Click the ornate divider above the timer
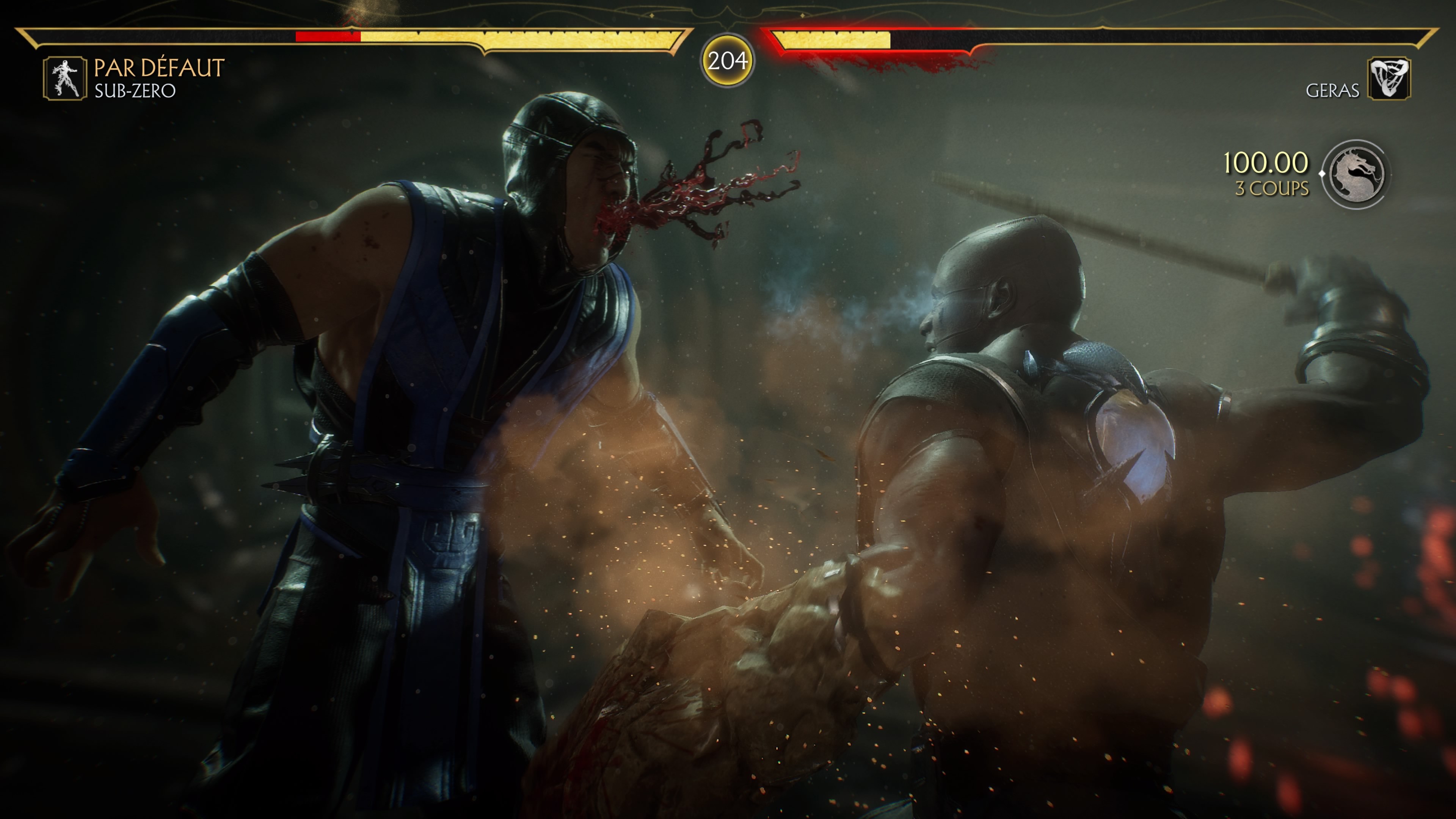Viewport: 1456px width, 819px height. pyautogui.click(x=728, y=10)
